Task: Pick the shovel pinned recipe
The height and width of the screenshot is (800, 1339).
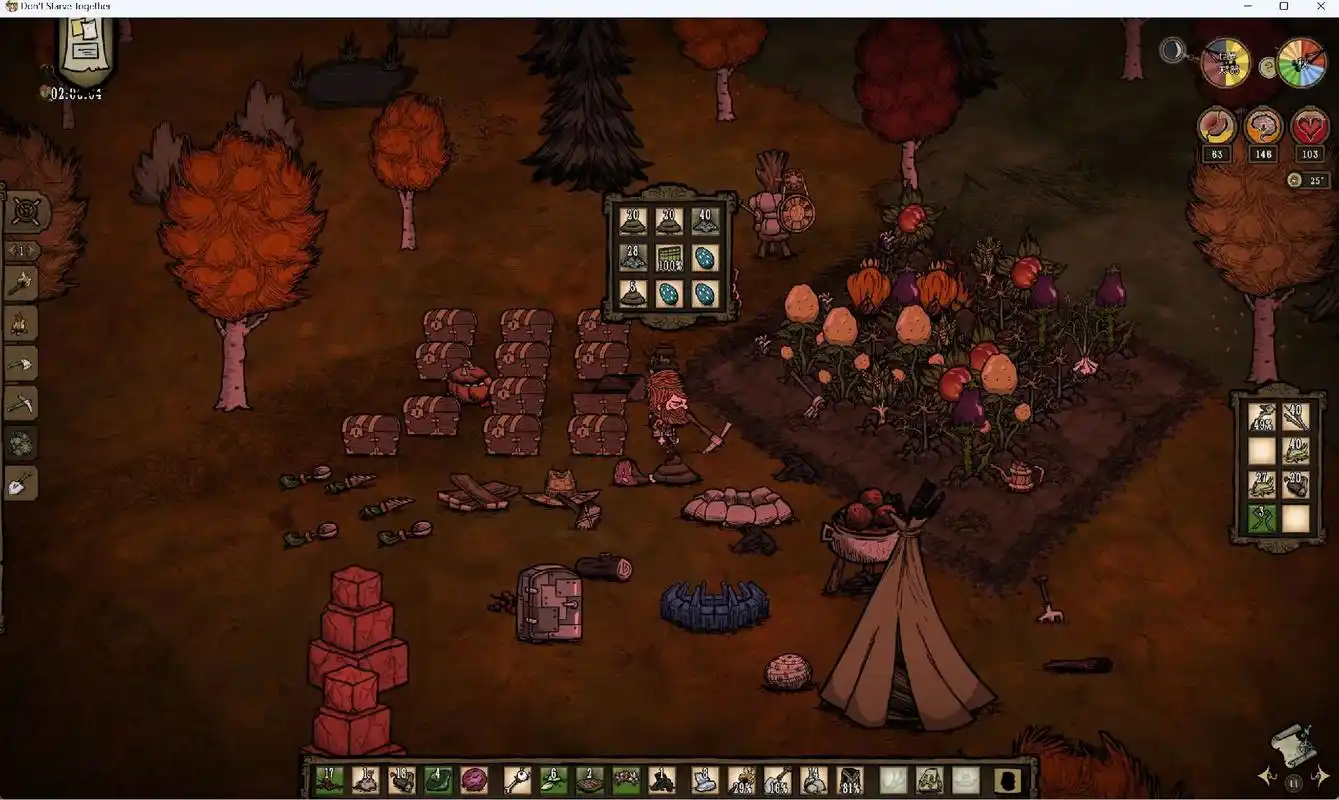Action: coord(22,485)
